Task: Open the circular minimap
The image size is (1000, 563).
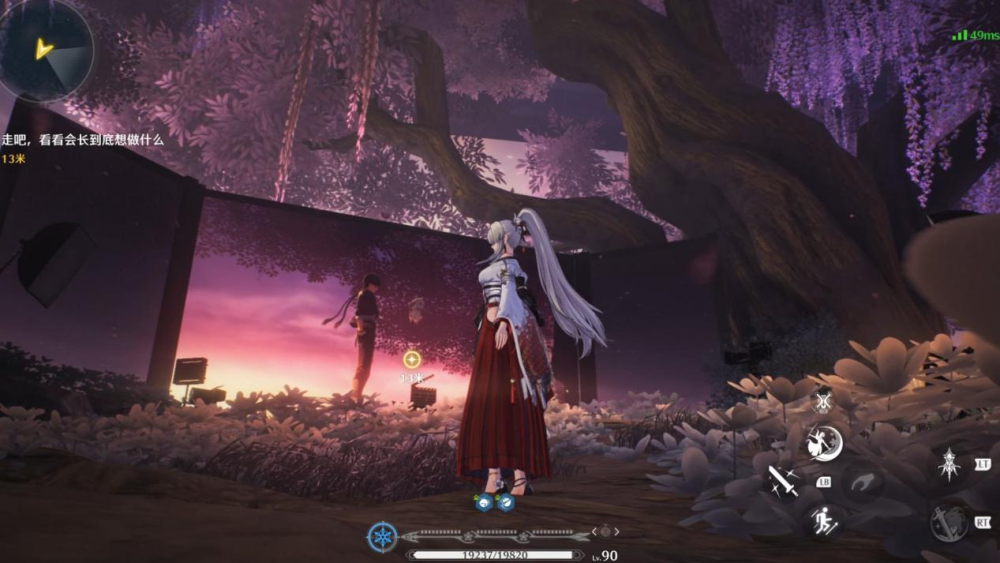Action: click(44, 48)
